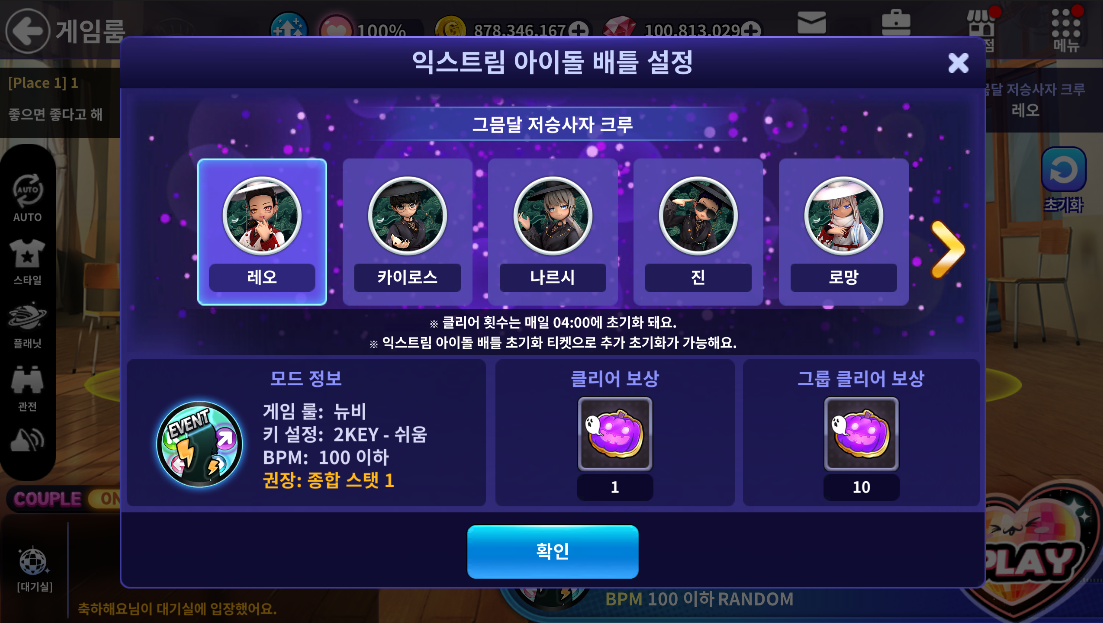Viewport: 1103px width, 623px height.
Task: Go back using the 게임룸 arrow
Action: 28,30
